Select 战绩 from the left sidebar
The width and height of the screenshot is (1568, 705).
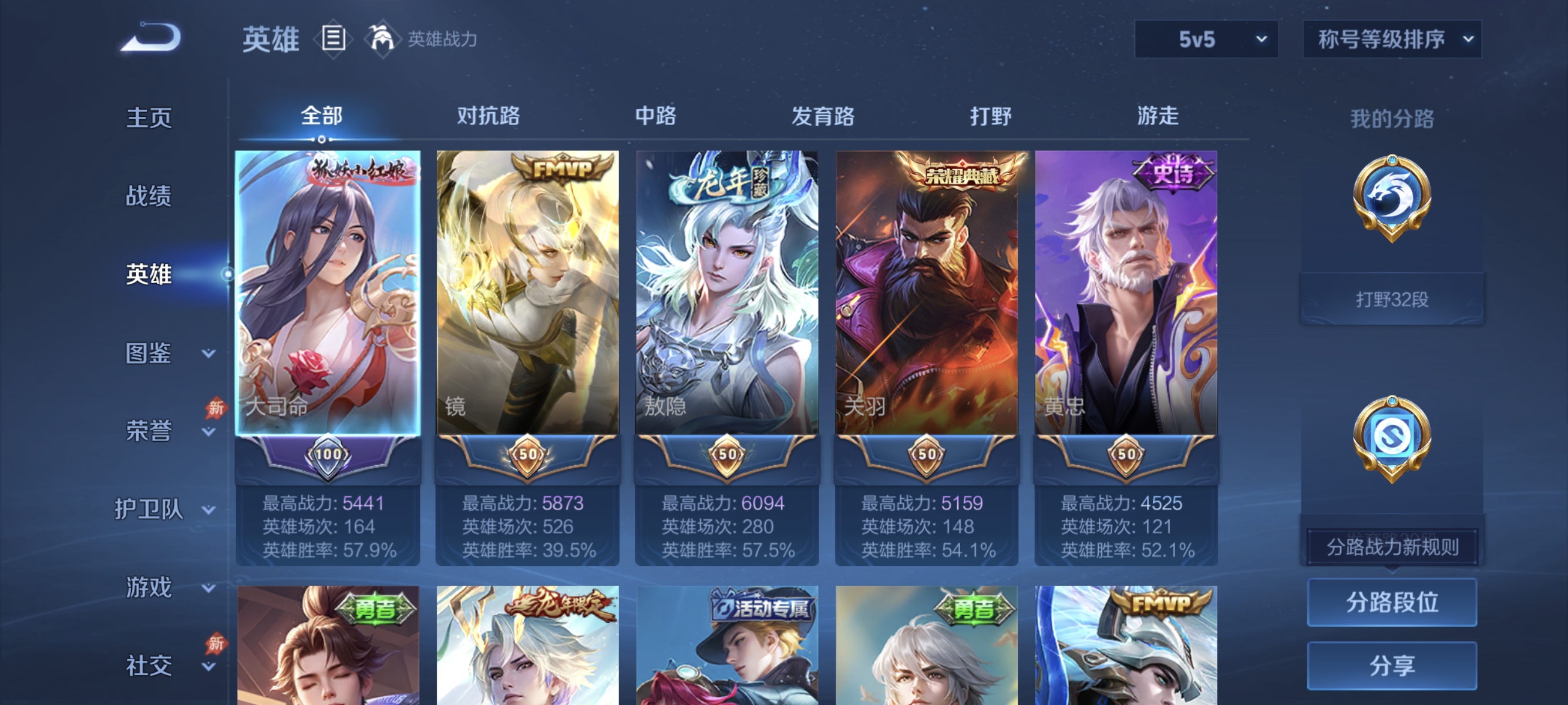148,197
